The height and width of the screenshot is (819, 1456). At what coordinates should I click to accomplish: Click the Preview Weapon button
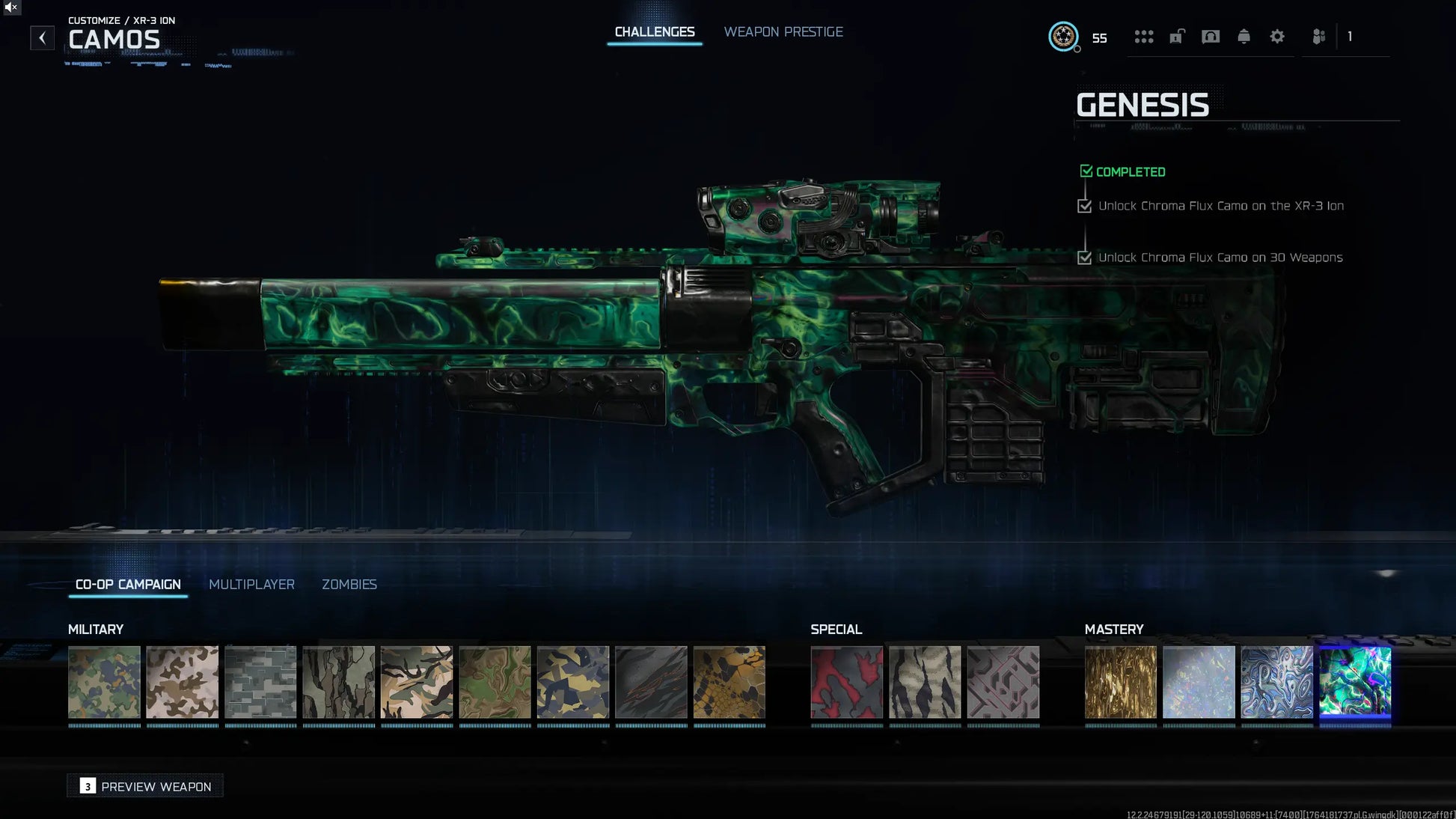pos(145,786)
